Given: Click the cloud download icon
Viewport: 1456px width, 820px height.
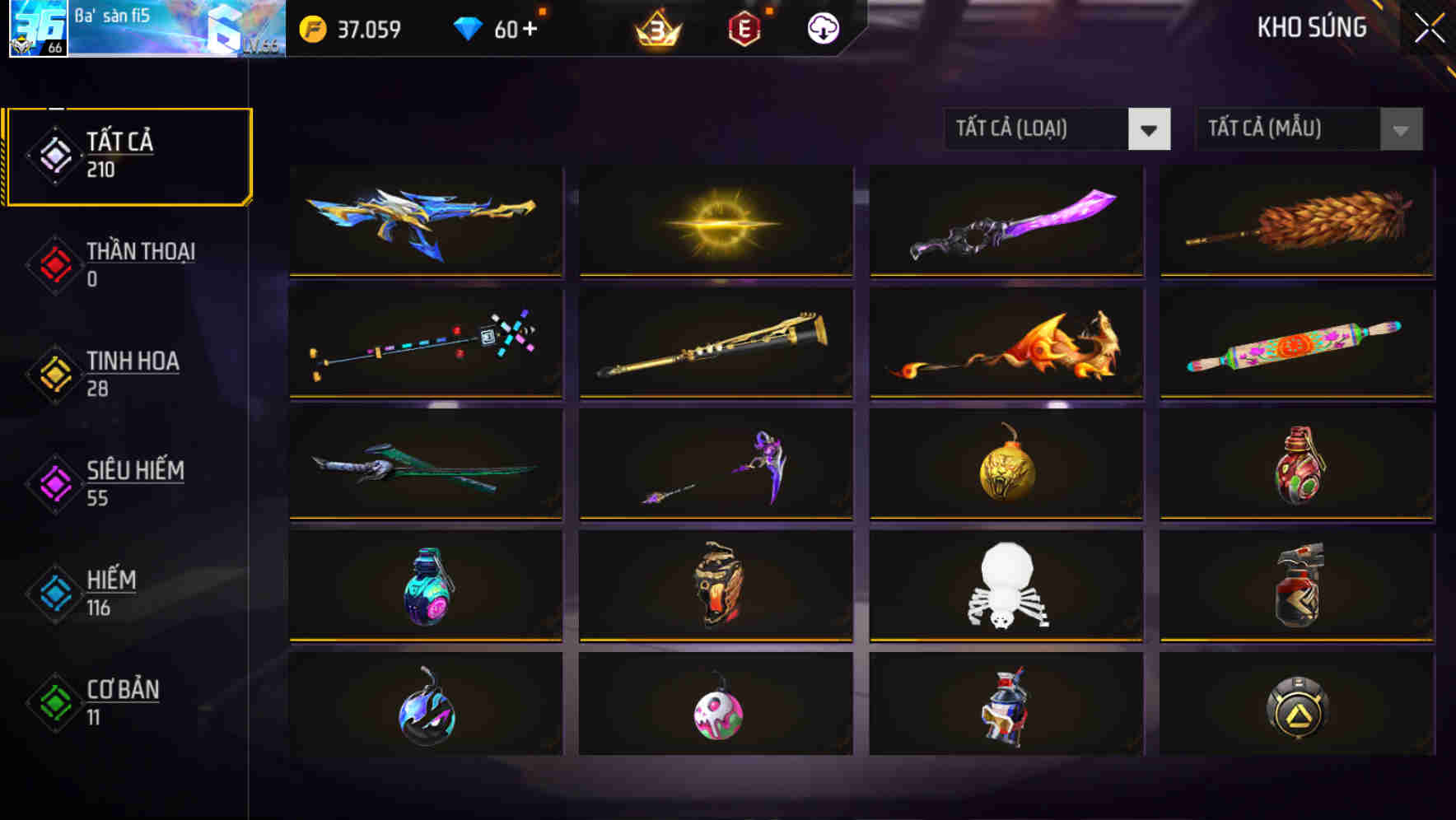Looking at the screenshot, I should (822, 27).
